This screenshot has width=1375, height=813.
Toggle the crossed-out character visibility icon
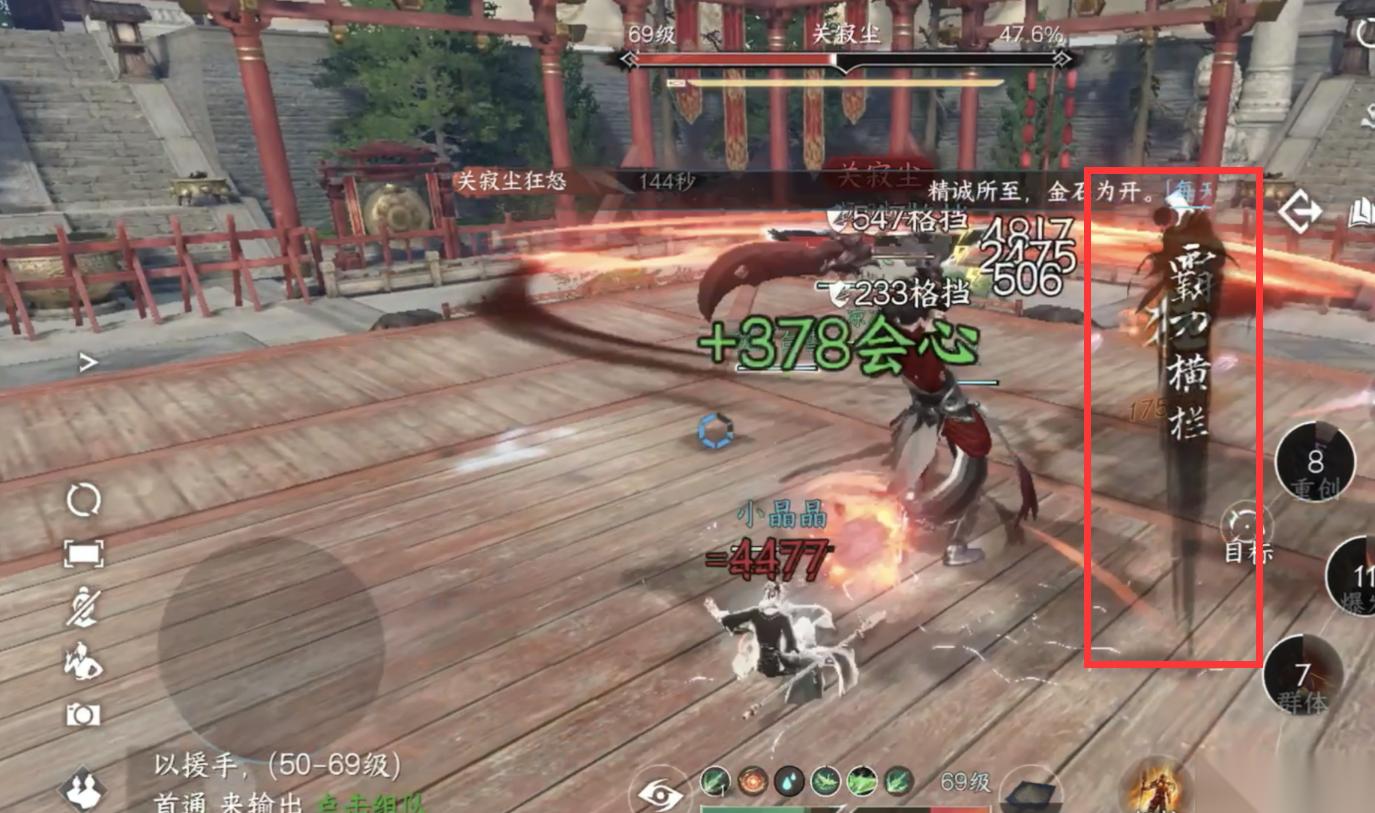point(83,607)
